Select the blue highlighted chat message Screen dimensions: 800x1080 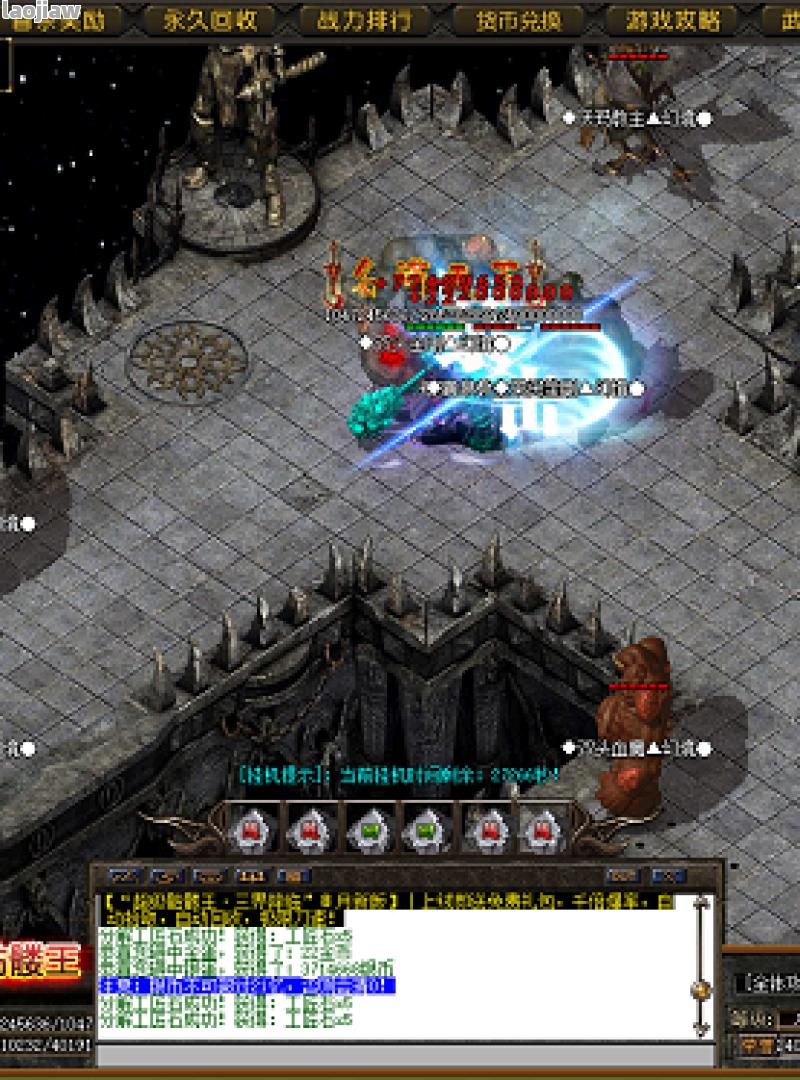pos(247,986)
